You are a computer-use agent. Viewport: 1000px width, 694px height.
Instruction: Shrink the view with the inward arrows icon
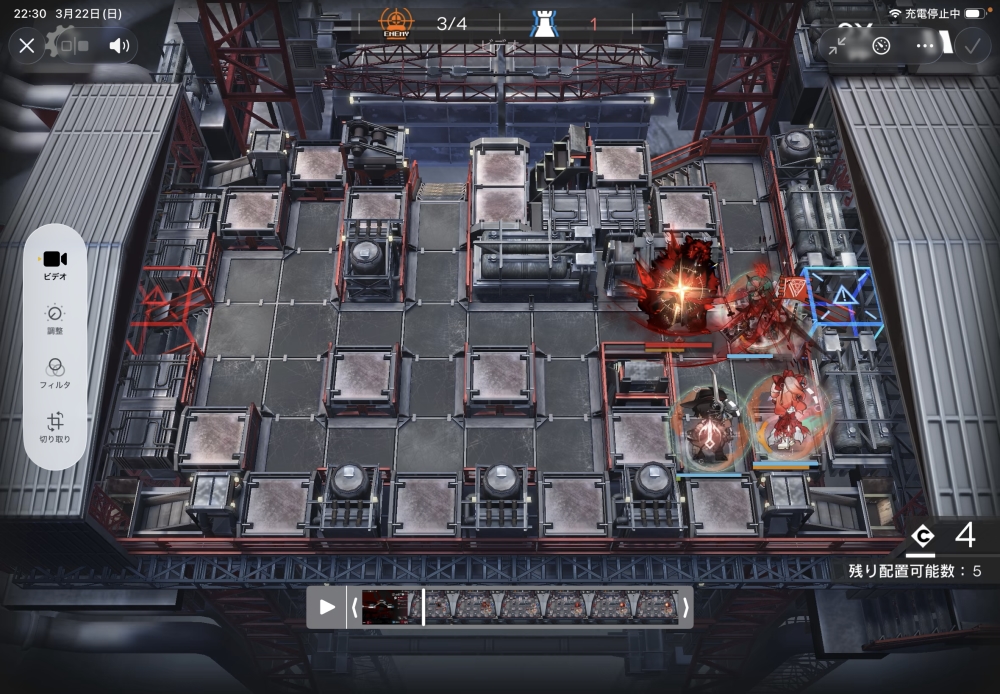[837, 45]
